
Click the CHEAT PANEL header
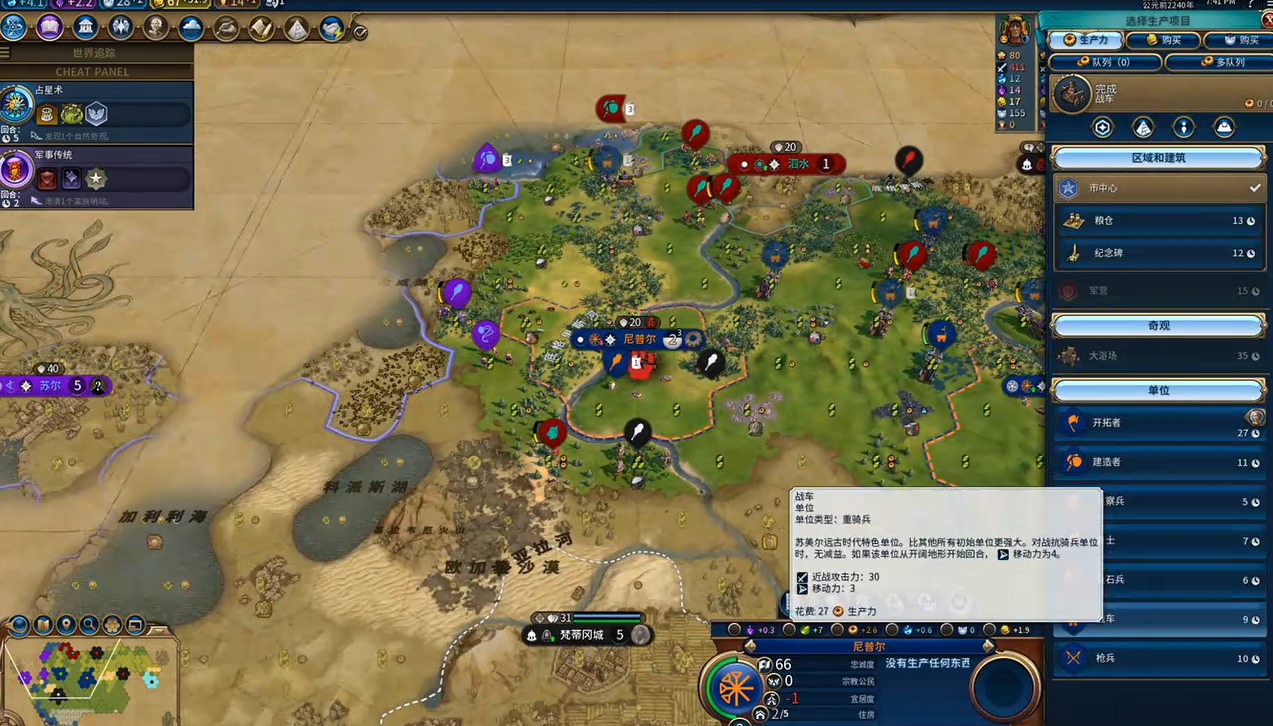click(93, 72)
